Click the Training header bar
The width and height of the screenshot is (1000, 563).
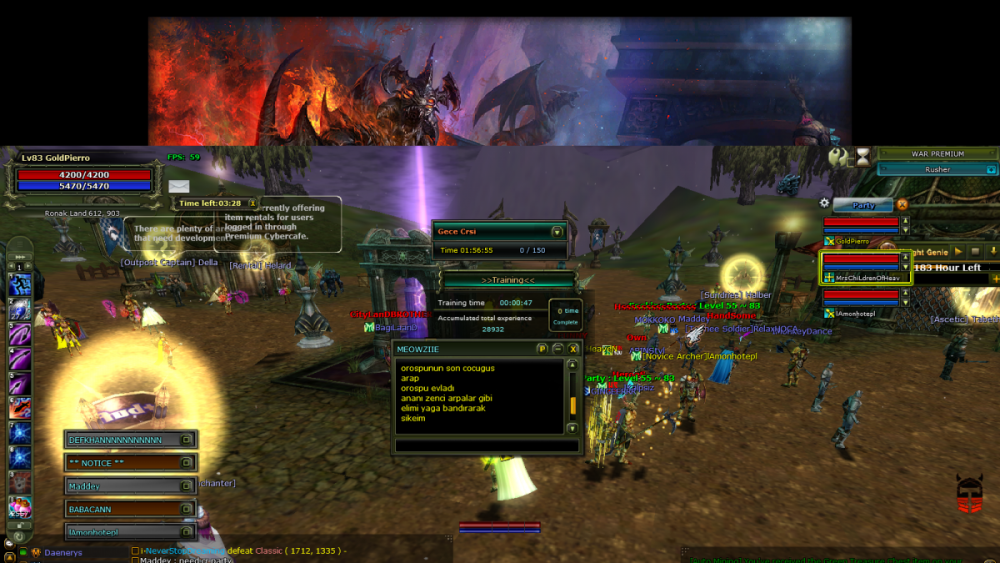pyautogui.click(x=508, y=280)
